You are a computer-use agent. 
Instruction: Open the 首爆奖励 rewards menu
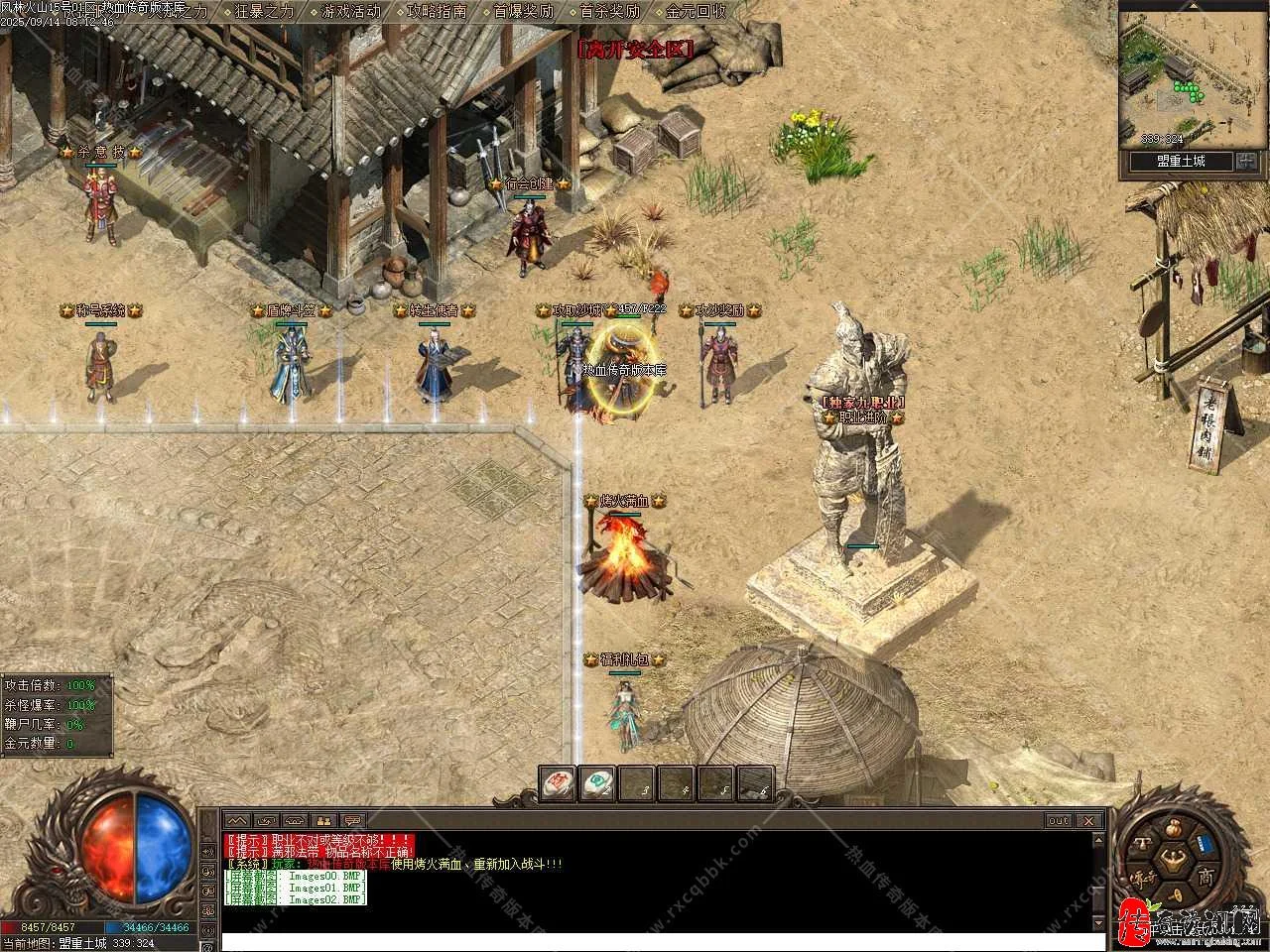point(523,12)
